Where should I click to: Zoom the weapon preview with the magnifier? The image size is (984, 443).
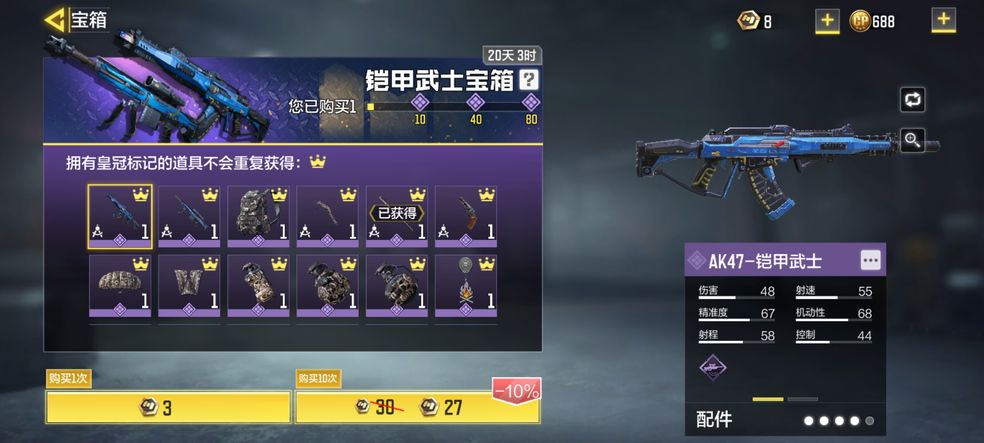912,140
